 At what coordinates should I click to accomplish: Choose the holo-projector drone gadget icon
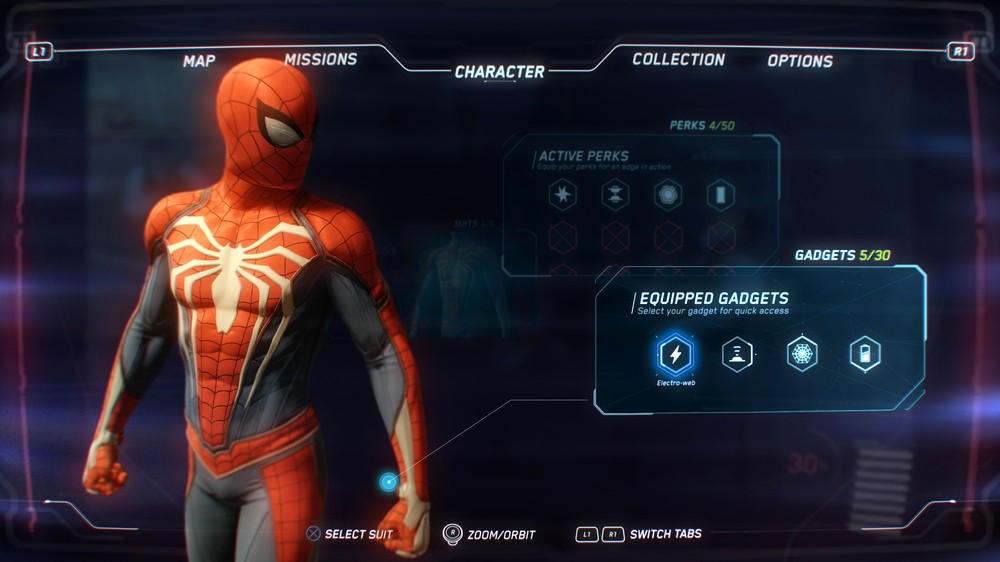point(738,354)
